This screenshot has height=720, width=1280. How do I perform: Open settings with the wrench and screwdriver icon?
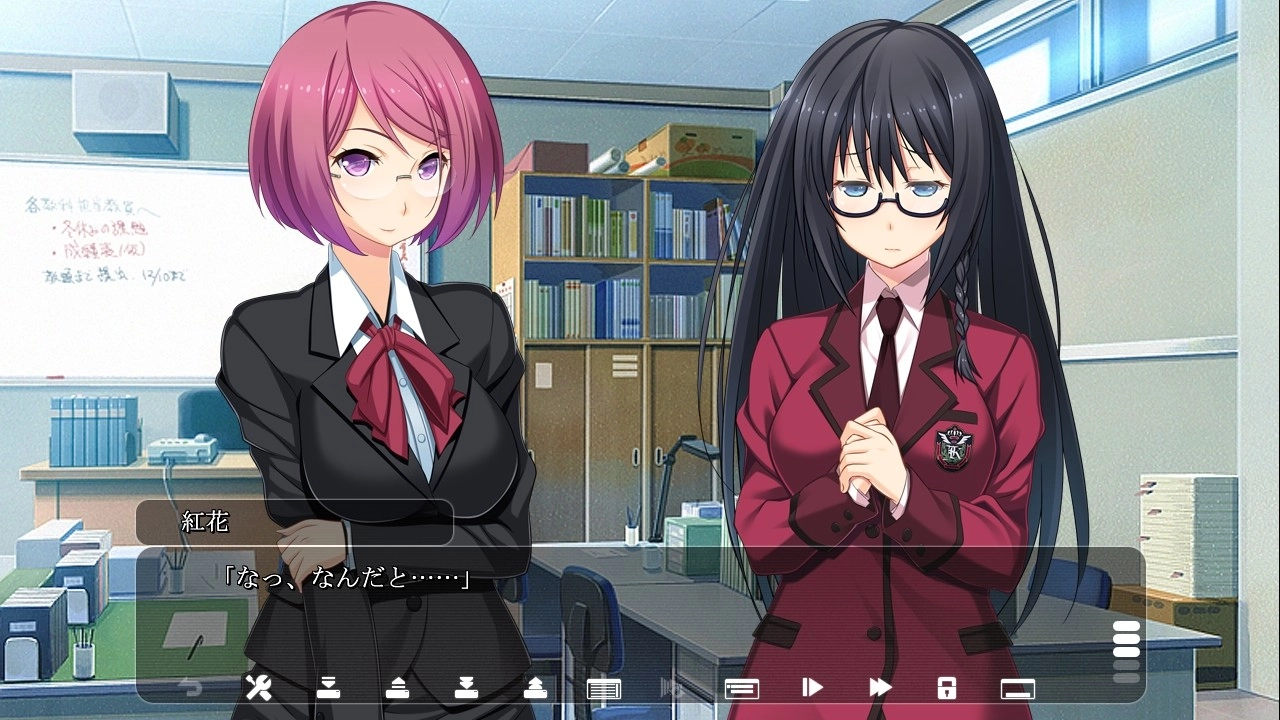click(x=258, y=687)
